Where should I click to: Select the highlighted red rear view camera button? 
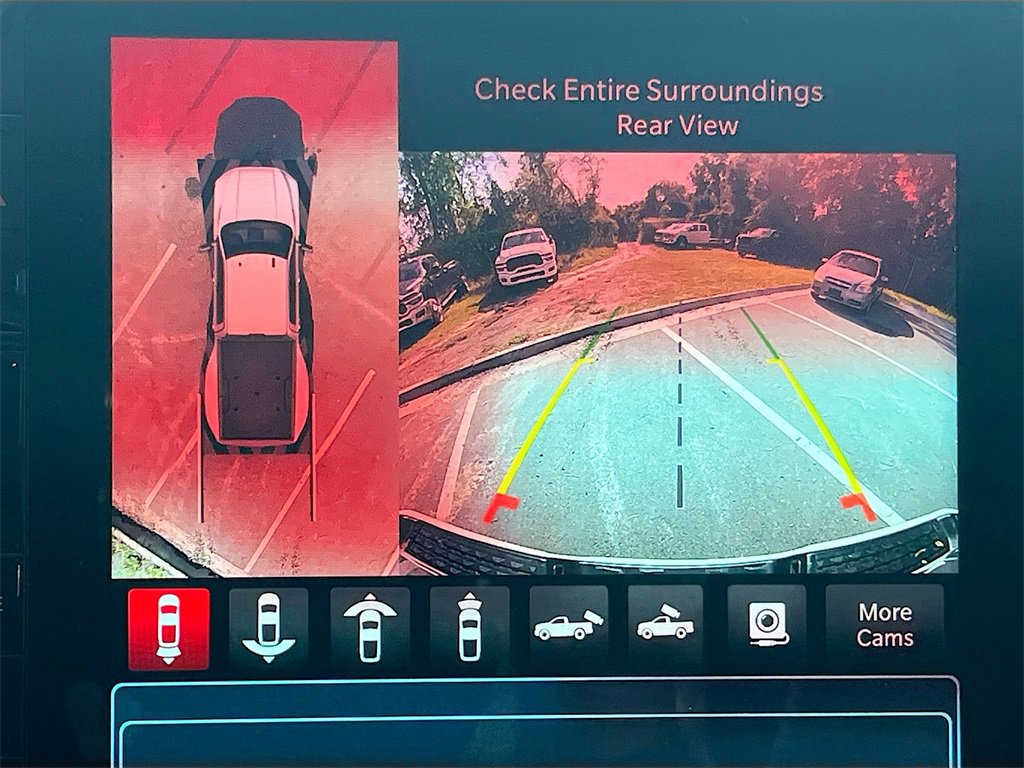169,628
